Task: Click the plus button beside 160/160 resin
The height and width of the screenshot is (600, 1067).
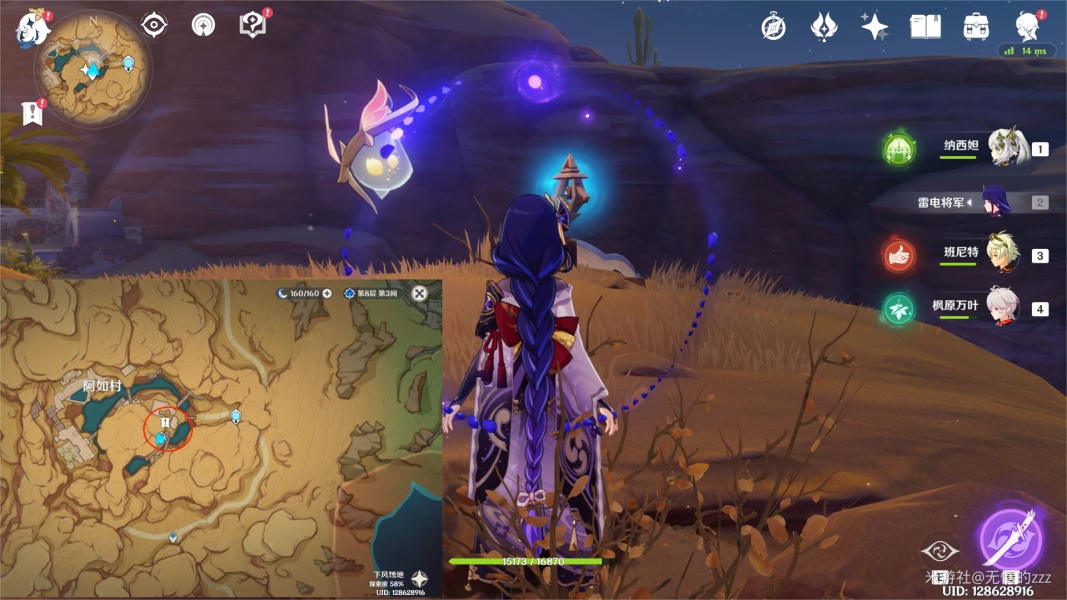Action: pyautogui.click(x=327, y=294)
